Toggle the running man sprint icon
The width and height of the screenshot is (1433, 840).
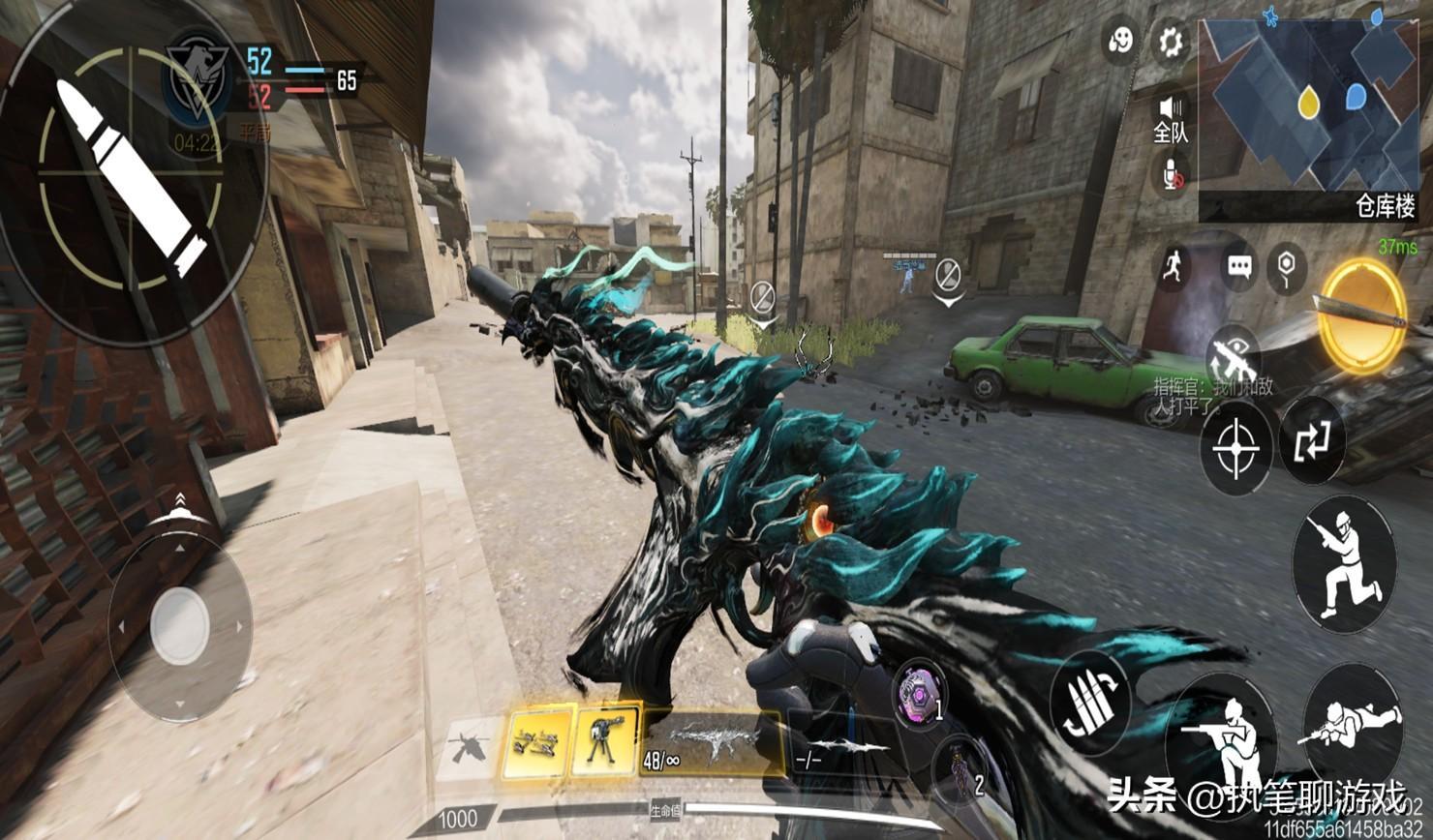coord(1174,266)
